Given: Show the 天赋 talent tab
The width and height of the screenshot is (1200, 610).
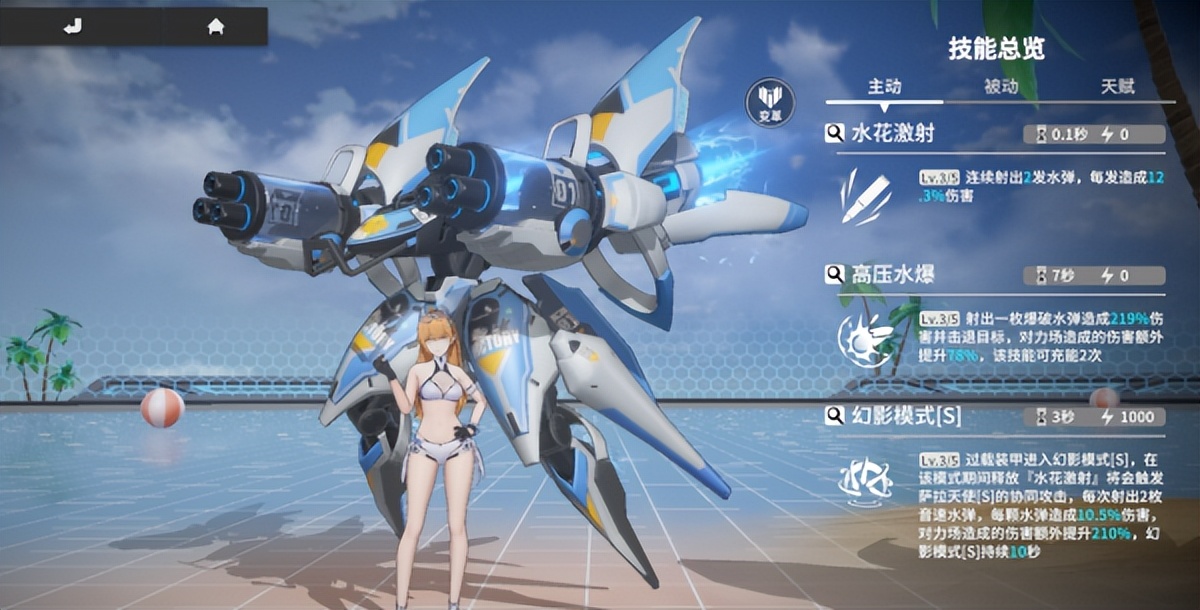Looking at the screenshot, I should click(x=1117, y=87).
